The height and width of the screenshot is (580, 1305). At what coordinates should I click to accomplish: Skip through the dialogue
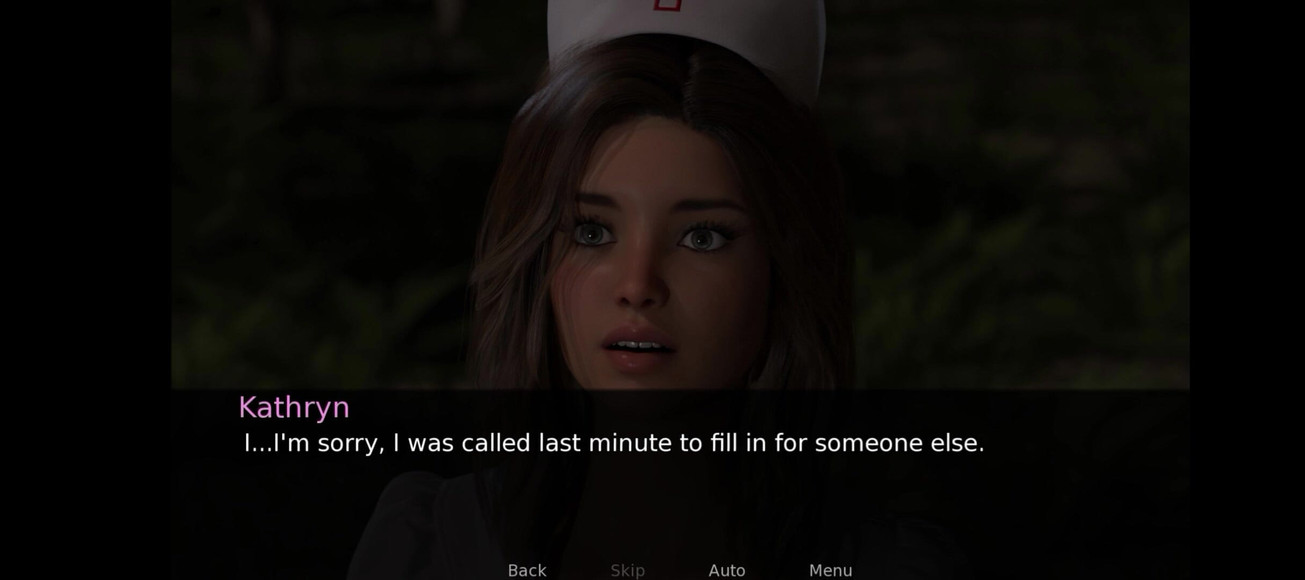point(627,570)
